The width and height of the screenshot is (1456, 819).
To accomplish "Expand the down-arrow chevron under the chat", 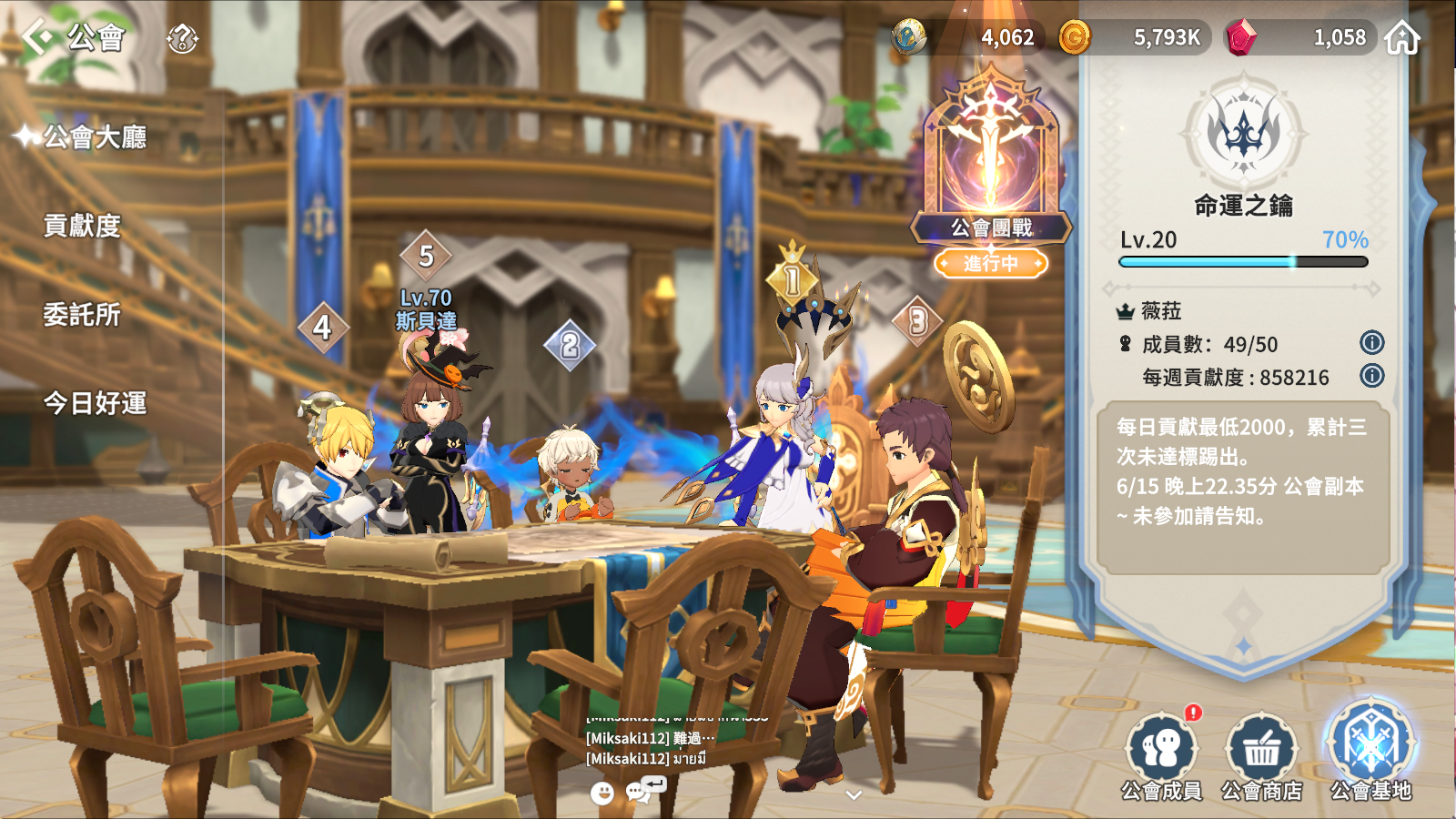I will 854,795.
